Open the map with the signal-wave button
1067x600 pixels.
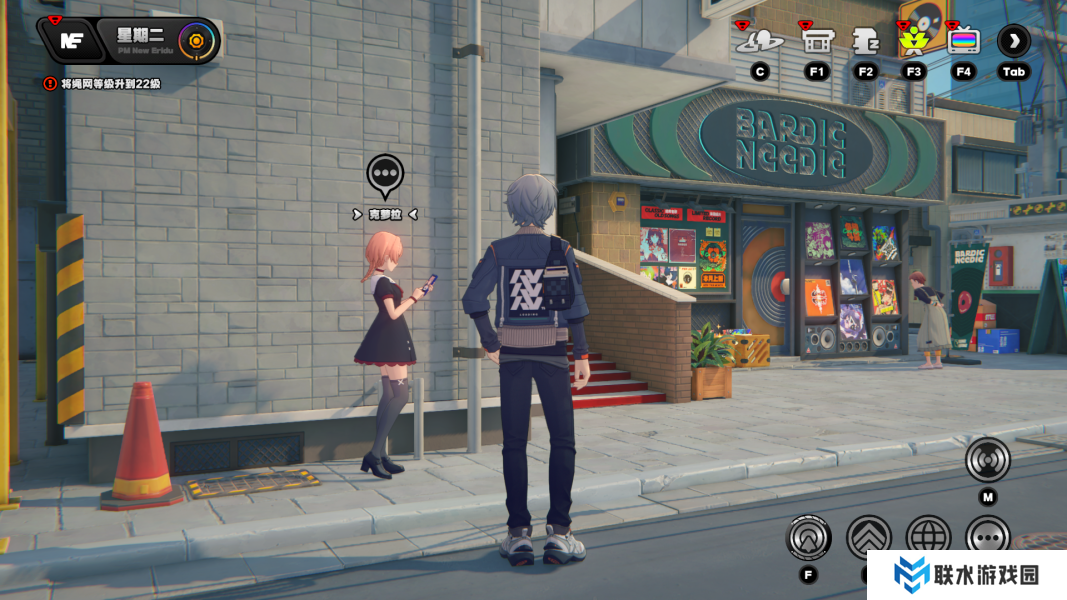988,461
